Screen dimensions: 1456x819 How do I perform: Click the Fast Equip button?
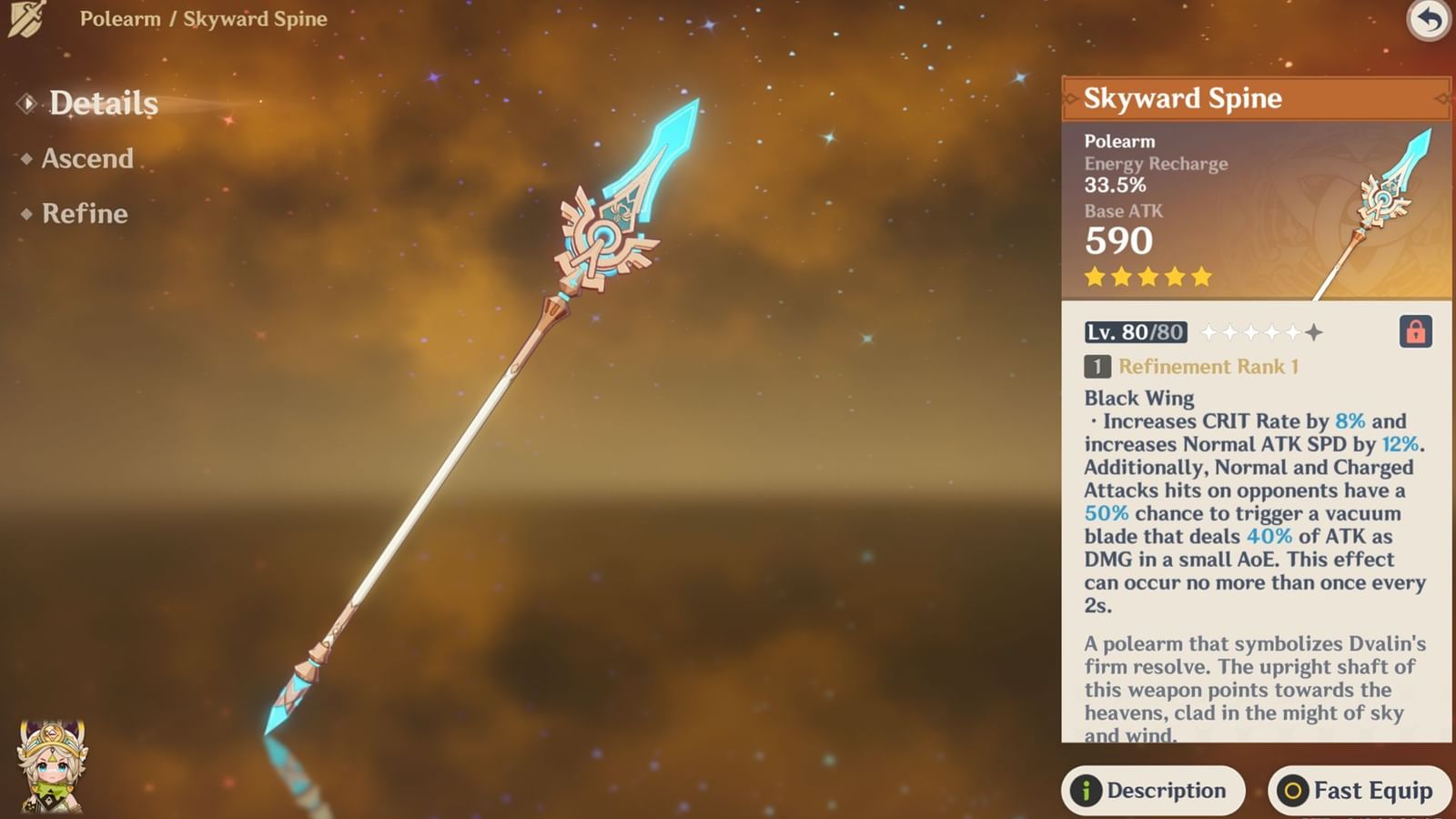point(1360,790)
